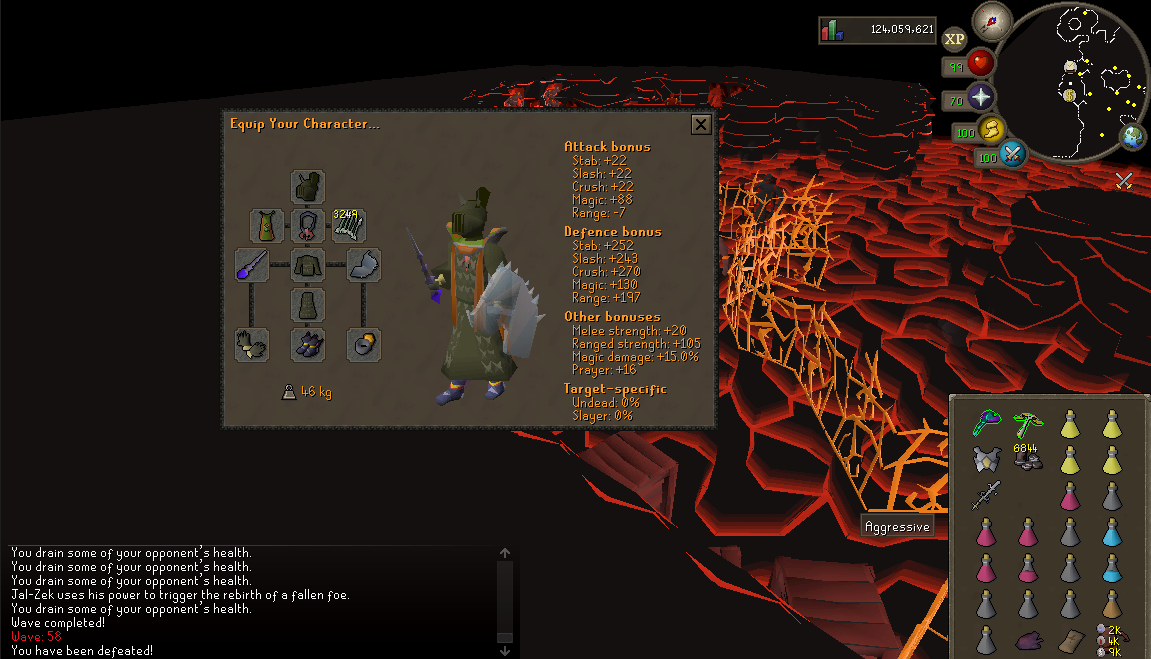Select the boots equipment slot

coord(308,344)
